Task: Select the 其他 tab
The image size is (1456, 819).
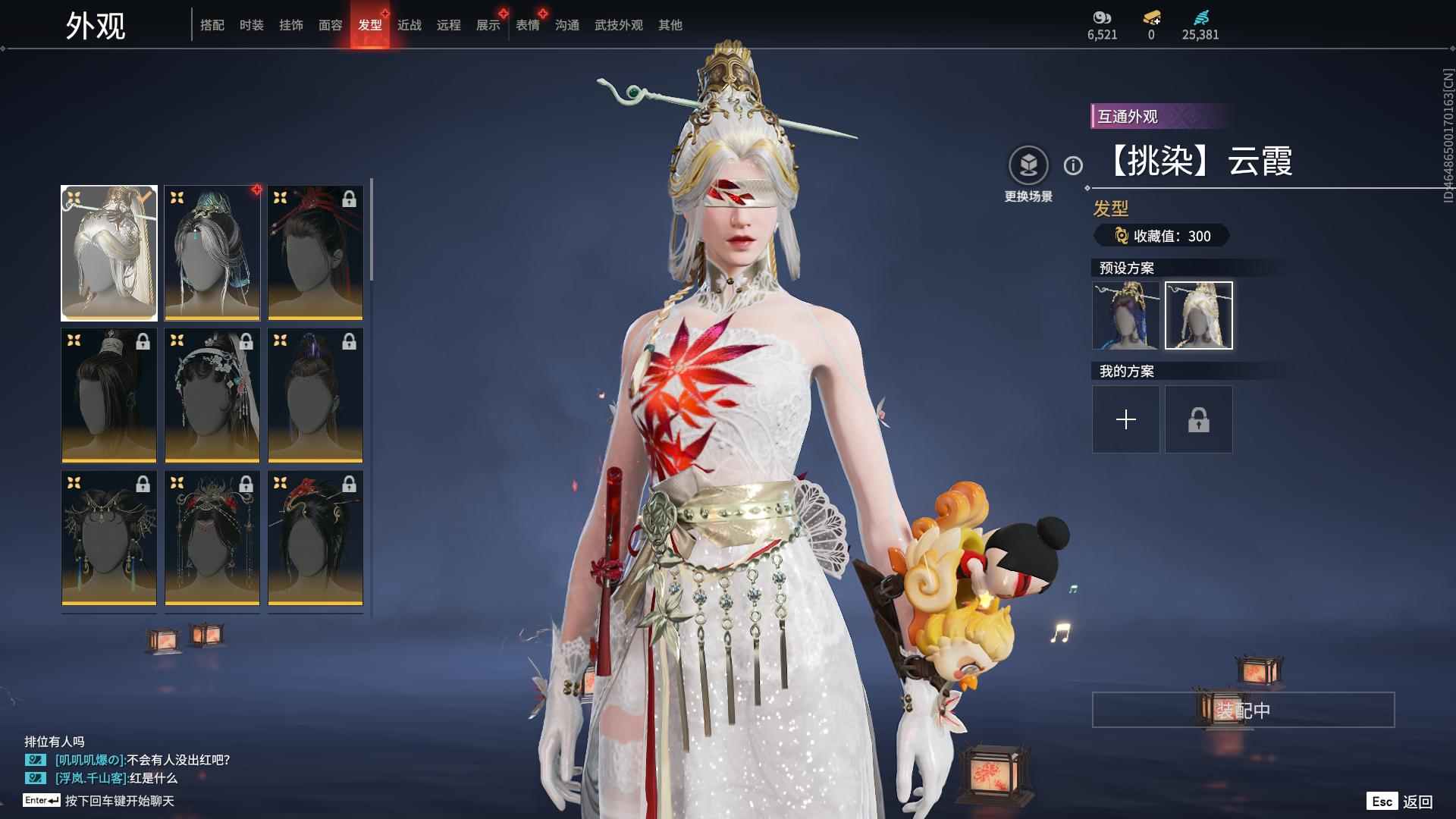Action: (x=670, y=25)
